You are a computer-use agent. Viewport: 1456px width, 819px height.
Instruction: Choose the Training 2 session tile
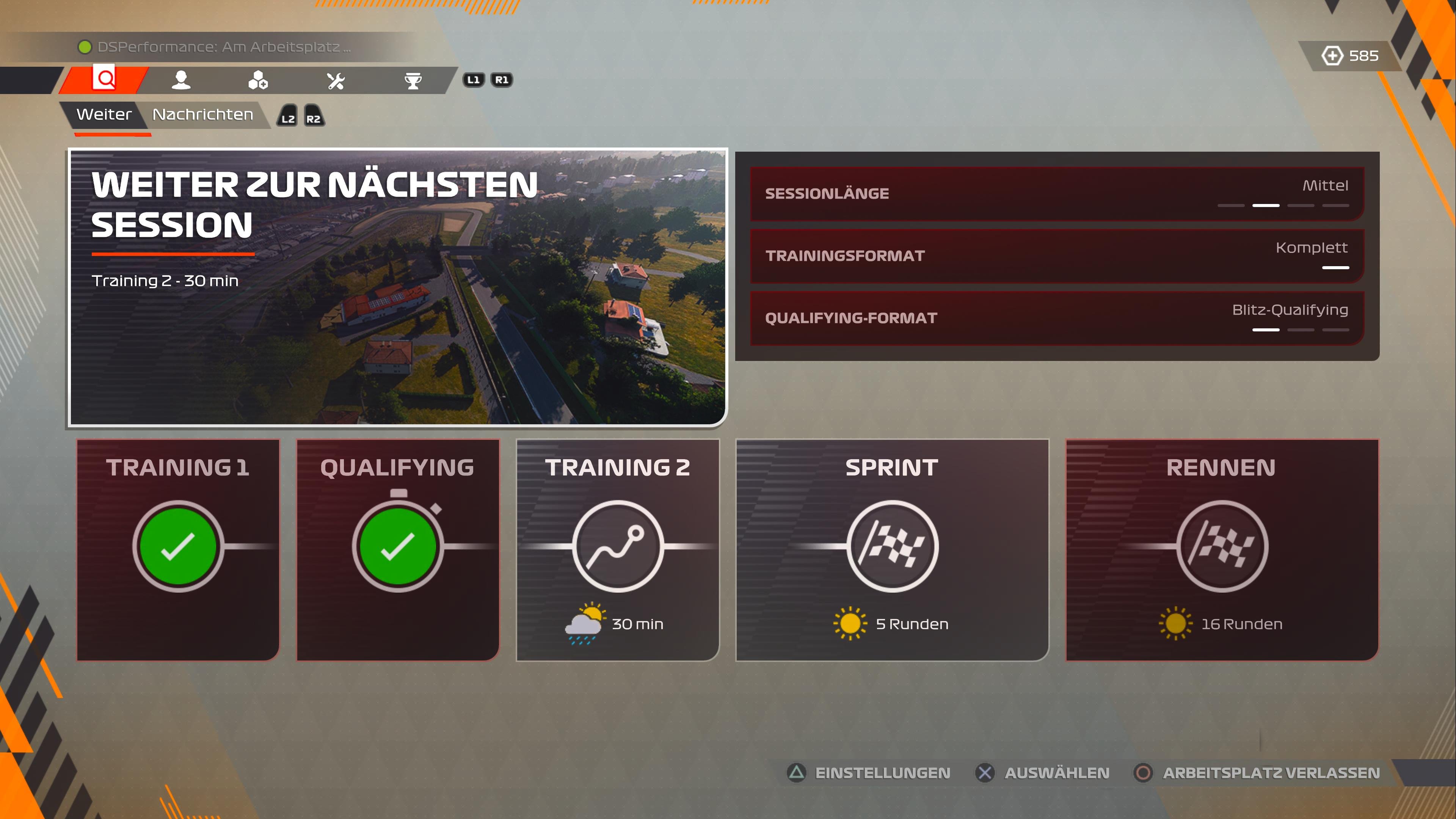(x=617, y=549)
